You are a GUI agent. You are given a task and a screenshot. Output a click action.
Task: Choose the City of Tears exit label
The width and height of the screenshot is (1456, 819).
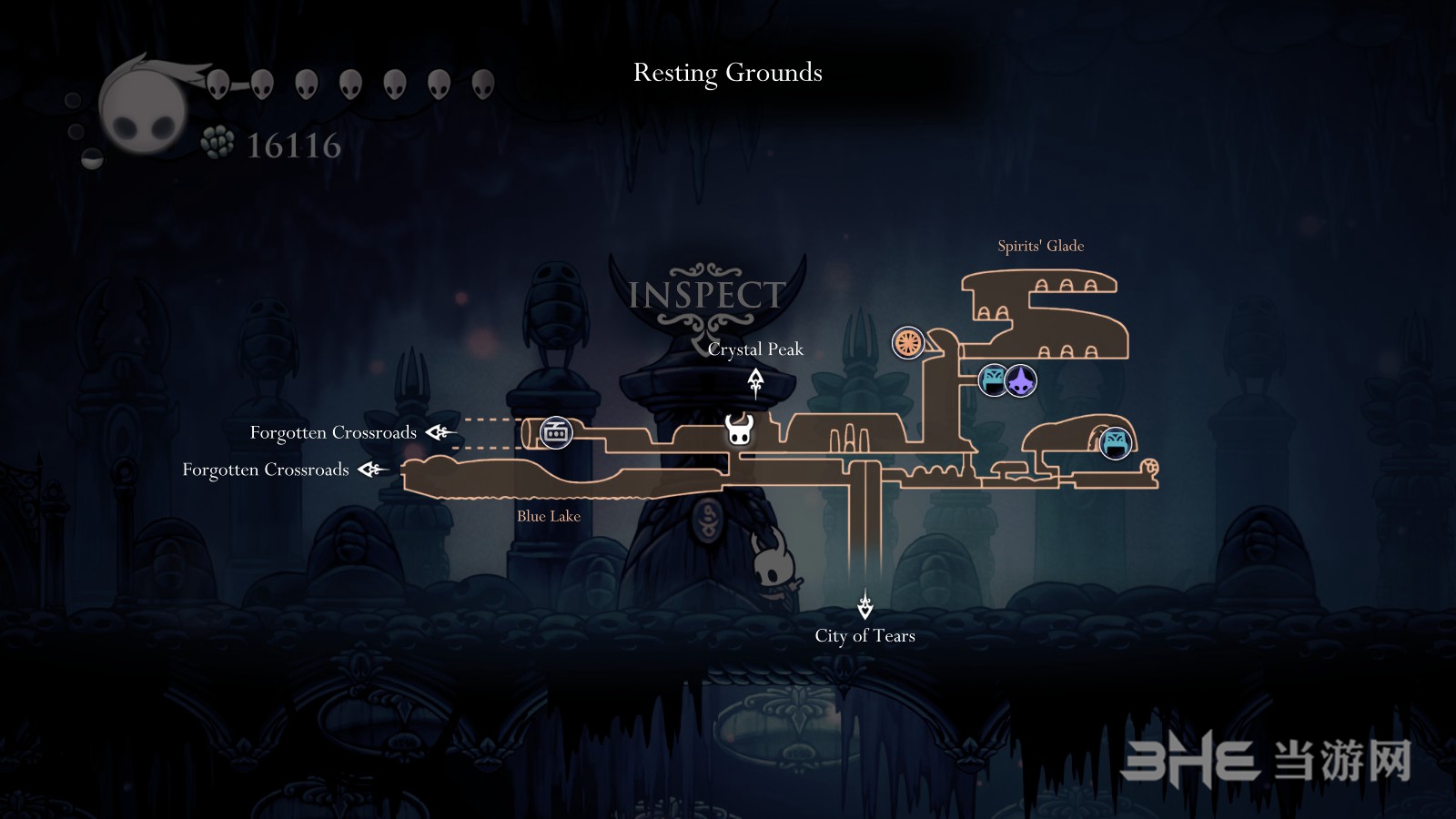tap(864, 636)
